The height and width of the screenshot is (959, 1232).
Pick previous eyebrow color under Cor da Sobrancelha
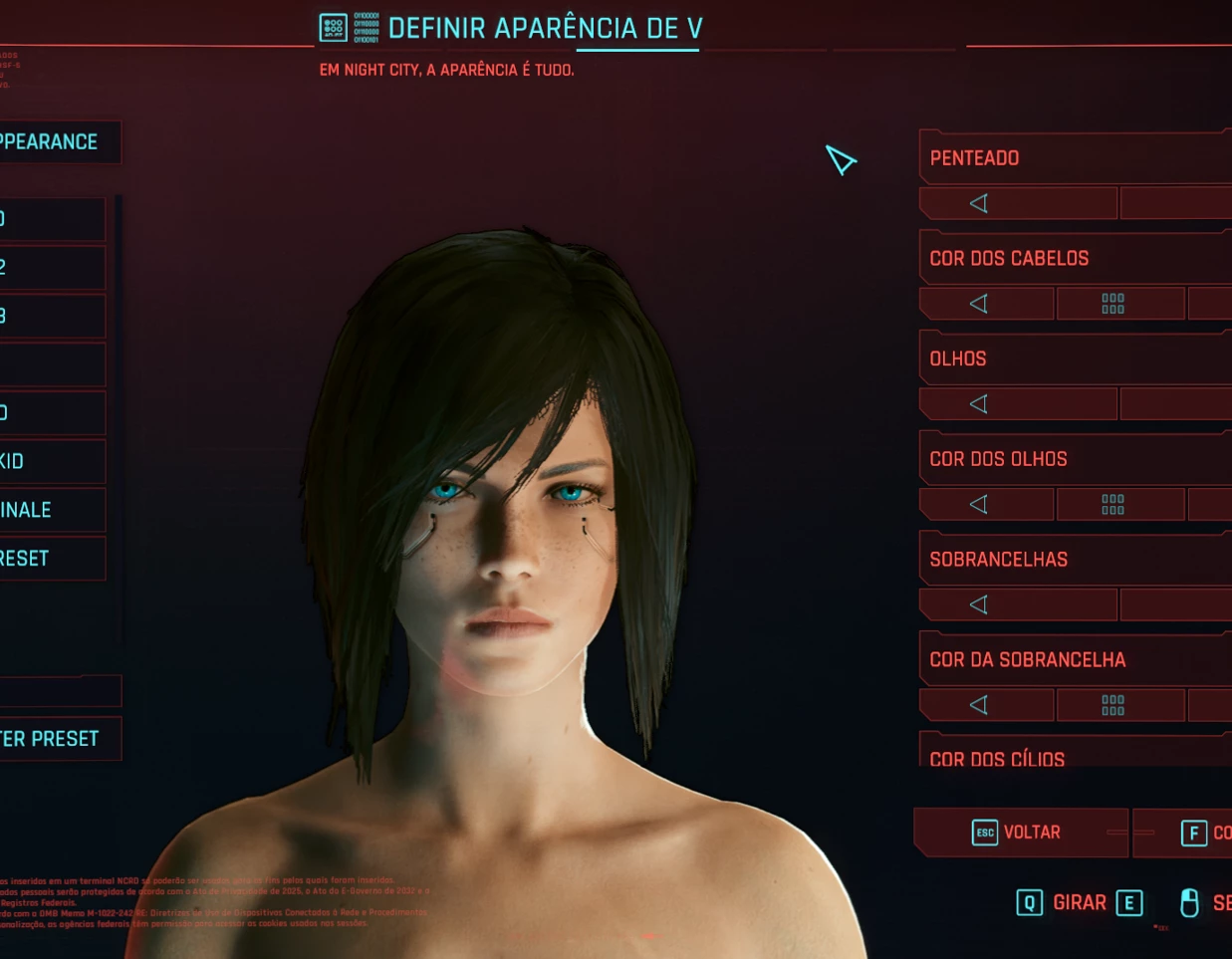[979, 705]
